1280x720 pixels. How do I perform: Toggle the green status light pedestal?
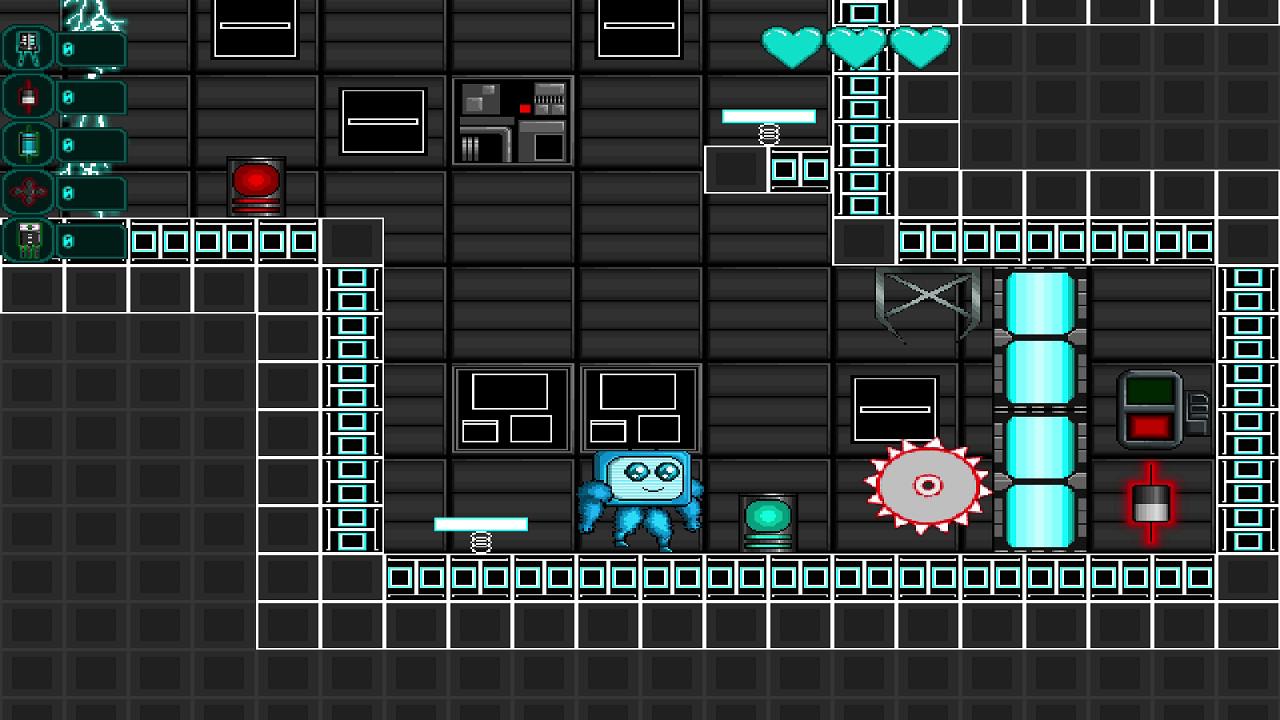click(769, 516)
